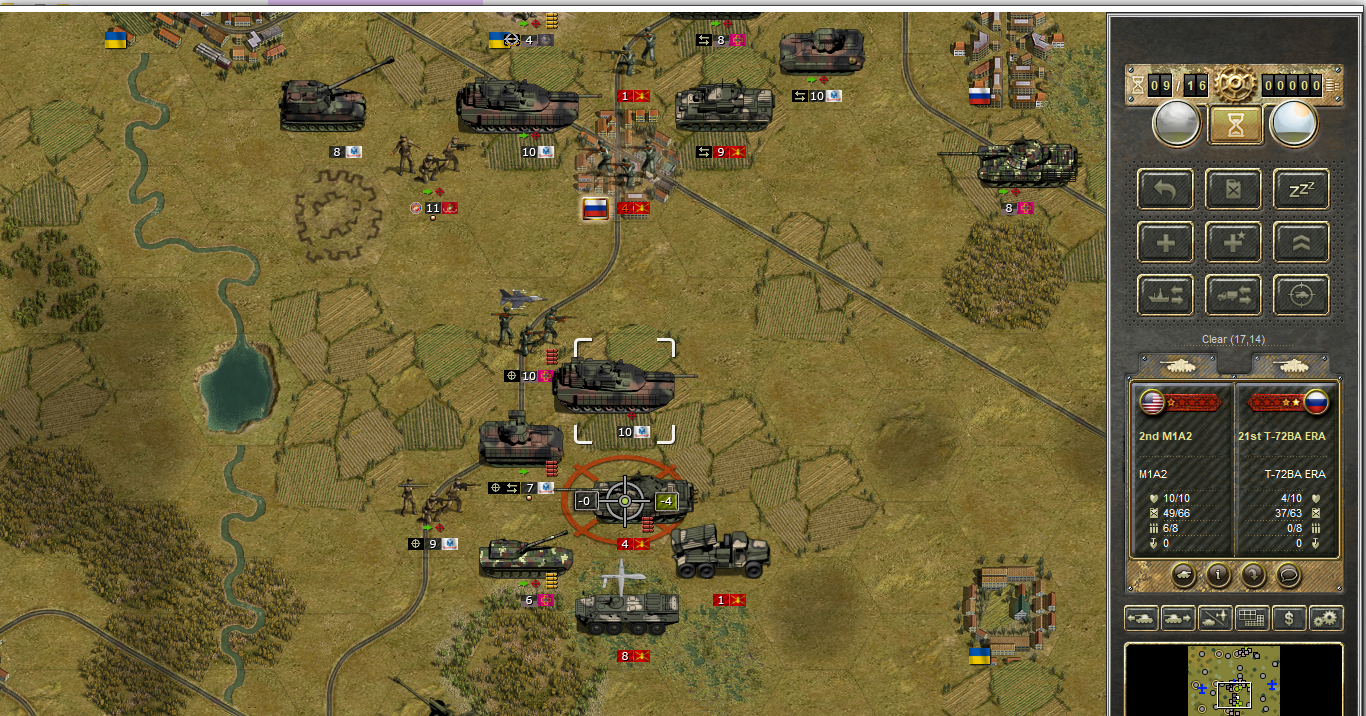The height and width of the screenshot is (716, 1366).
Task: Click the plain plus reinforcement button
Action: 1165,242
